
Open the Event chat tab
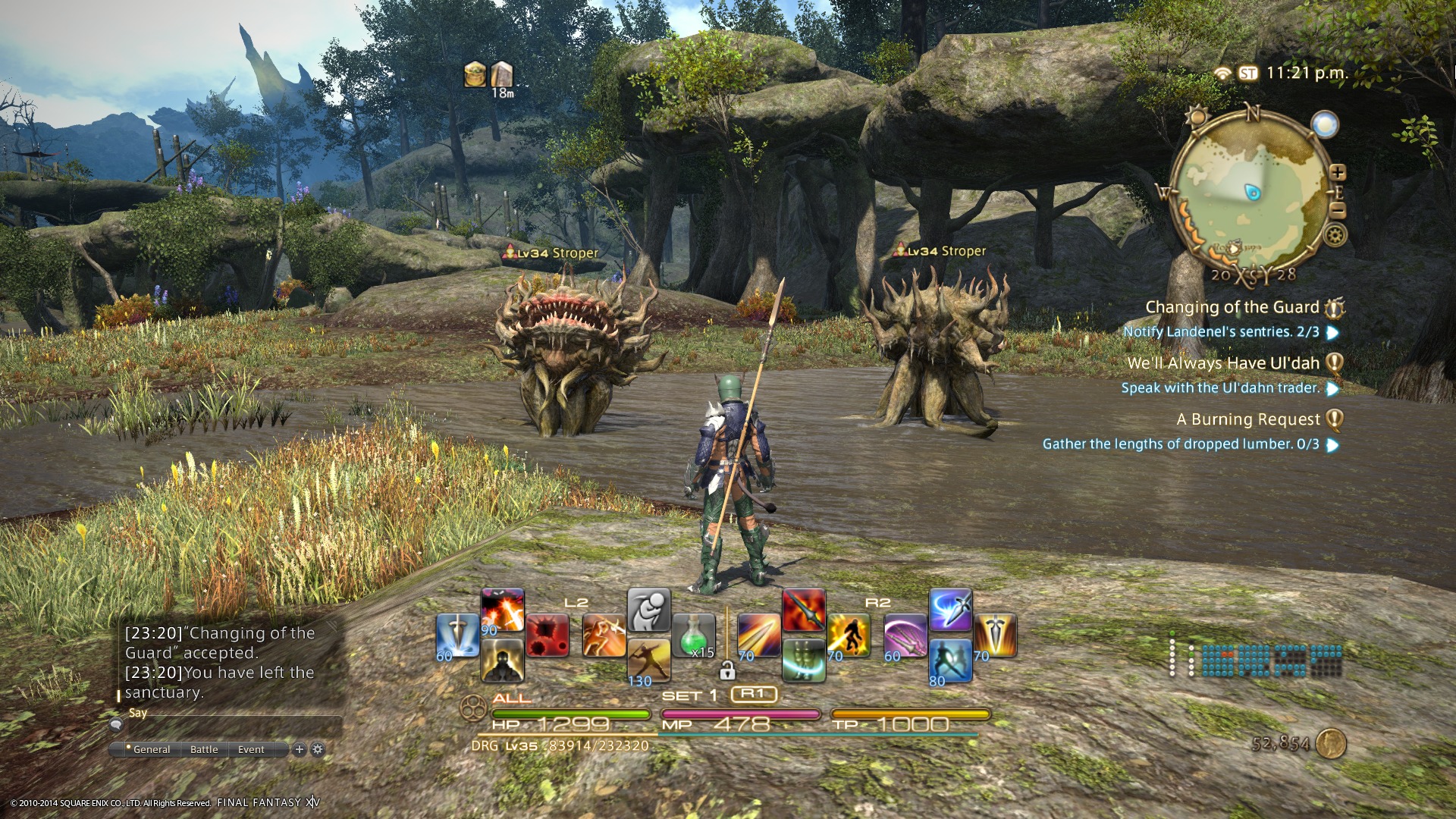[x=251, y=749]
